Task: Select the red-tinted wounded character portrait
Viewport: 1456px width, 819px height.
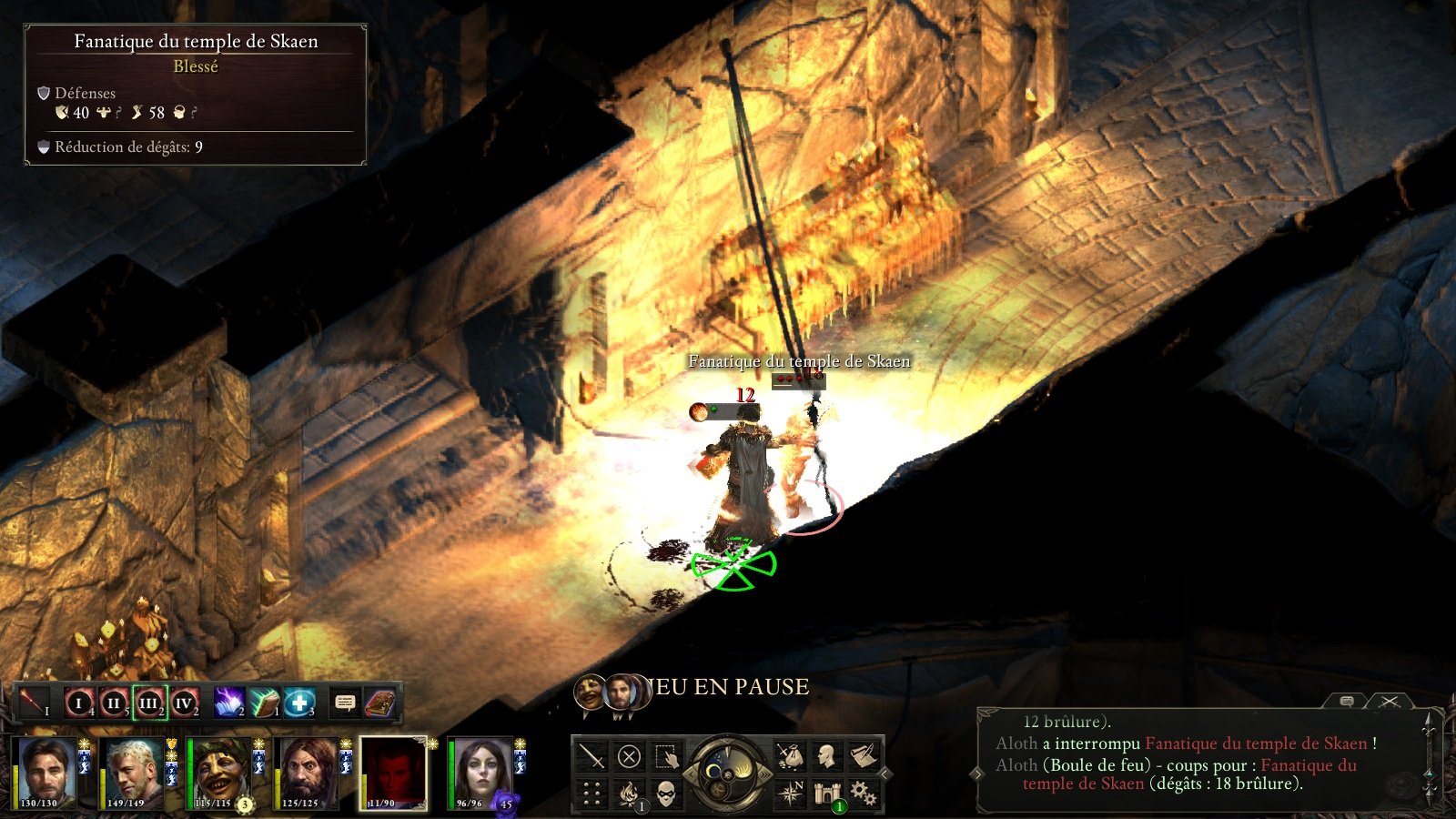Action: [x=393, y=773]
